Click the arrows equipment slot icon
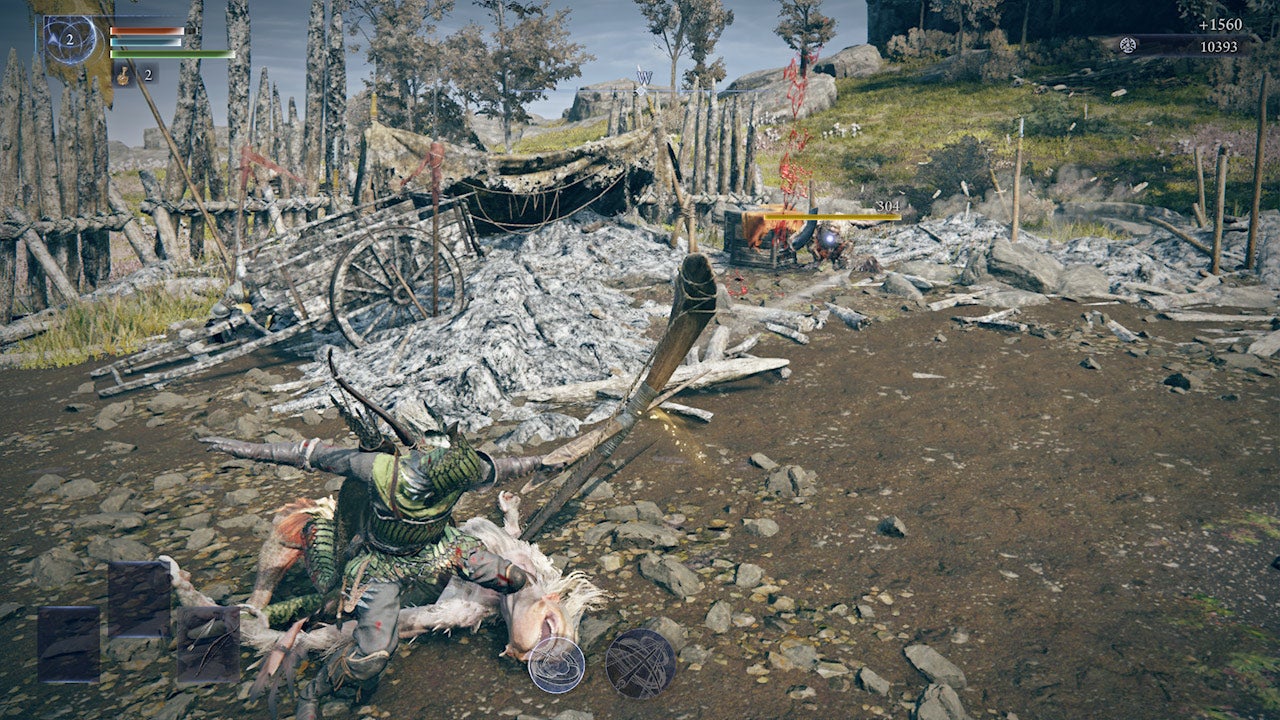This screenshot has width=1280, height=720. click(208, 643)
